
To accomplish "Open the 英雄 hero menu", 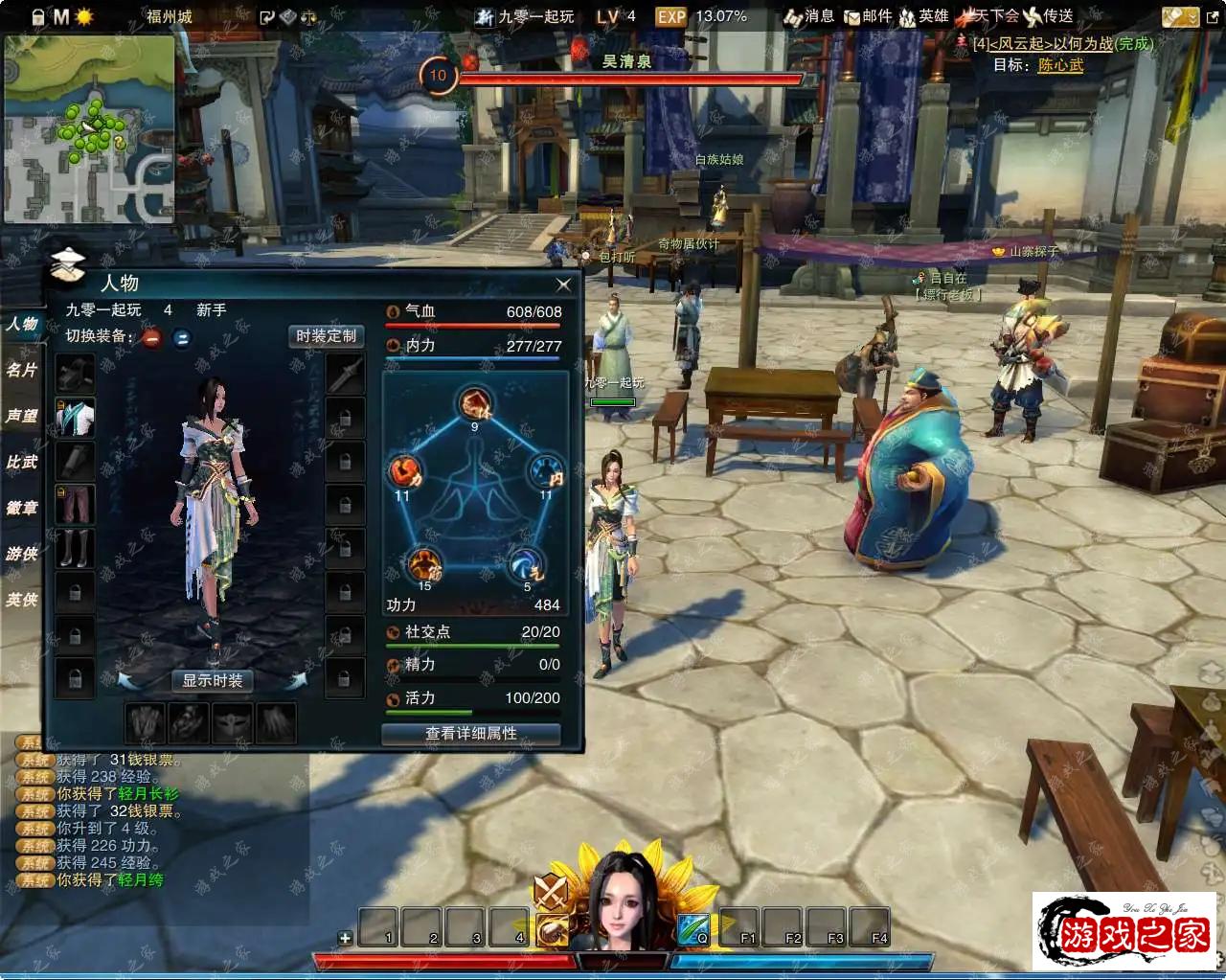I will tap(924, 16).
